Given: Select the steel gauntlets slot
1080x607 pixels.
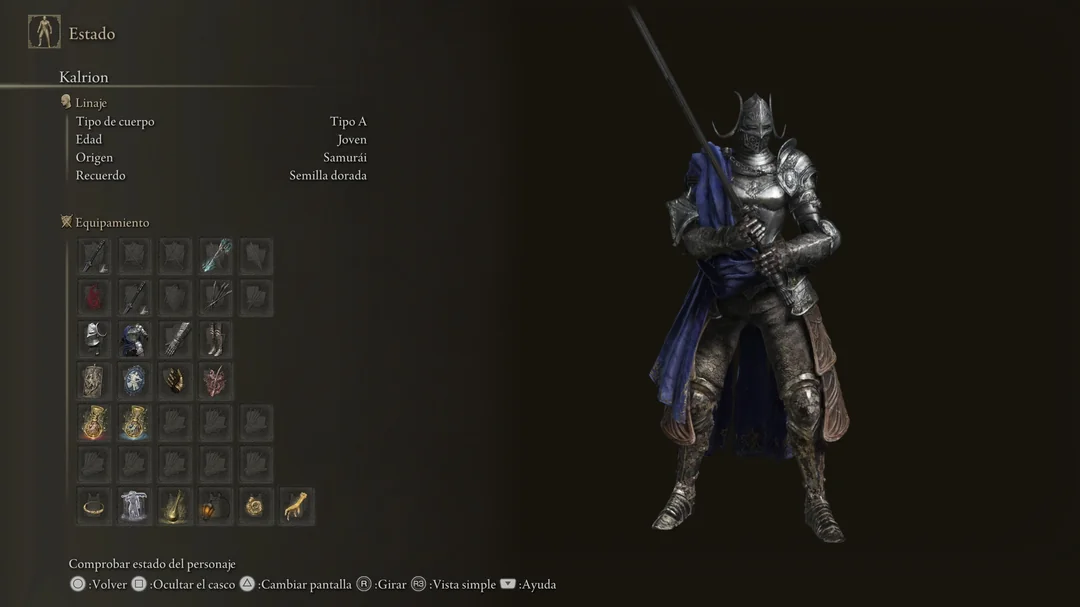Looking at the screenshot, I should coord(175,339).
